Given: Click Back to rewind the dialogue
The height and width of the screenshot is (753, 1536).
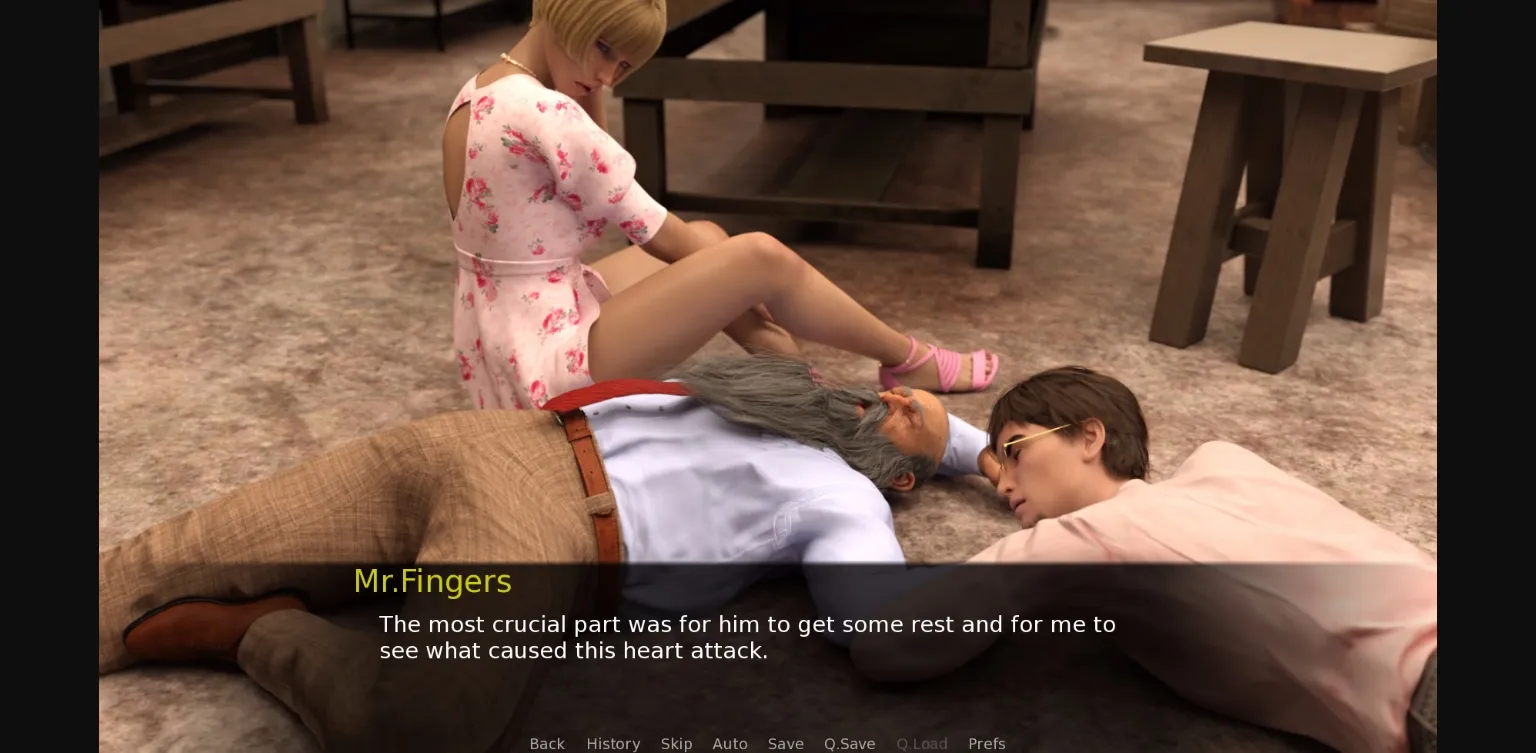Looking at the screenshot, I should click(x=547, y=744).
